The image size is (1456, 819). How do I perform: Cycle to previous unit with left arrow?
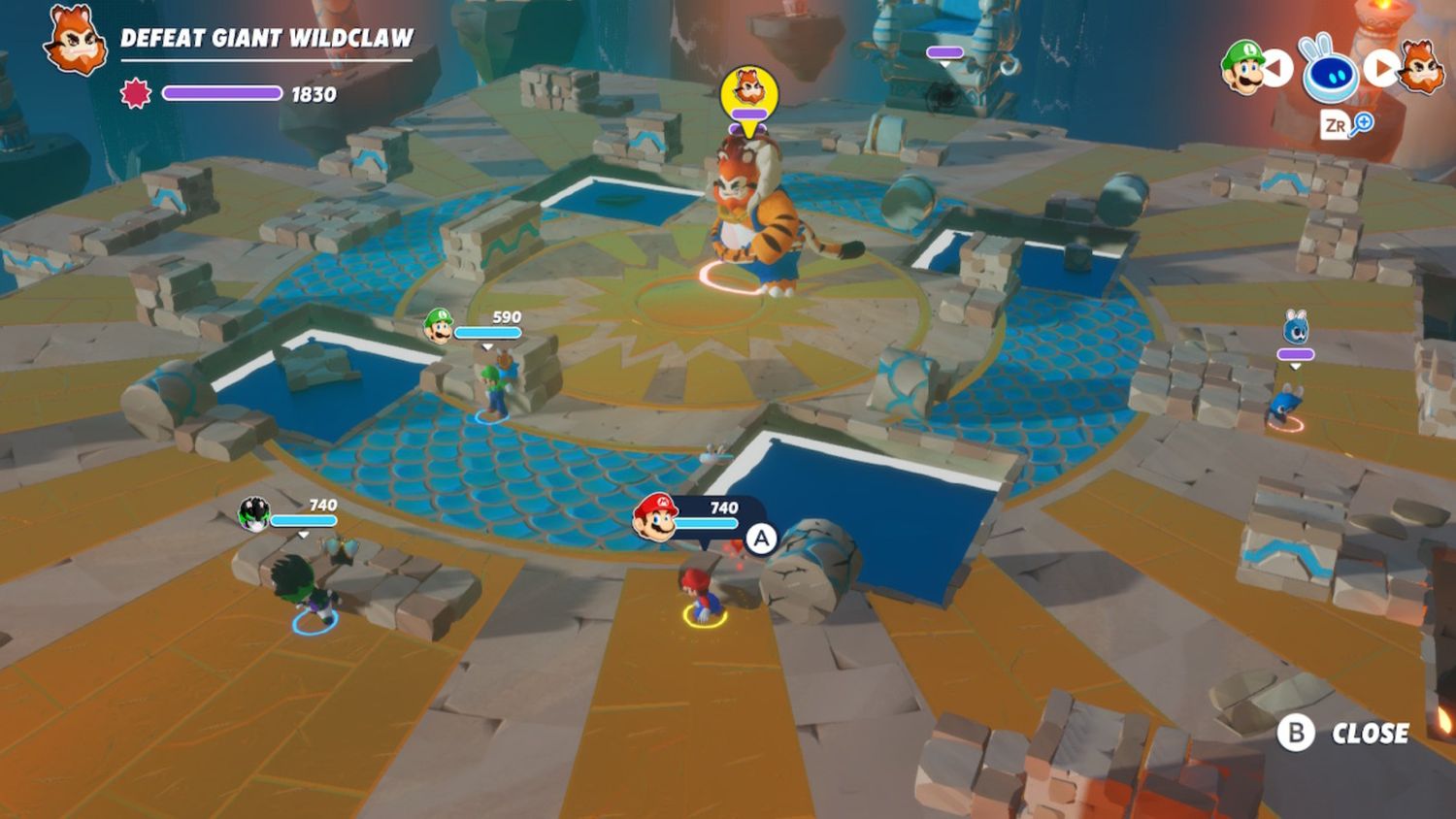point(1277,68)
